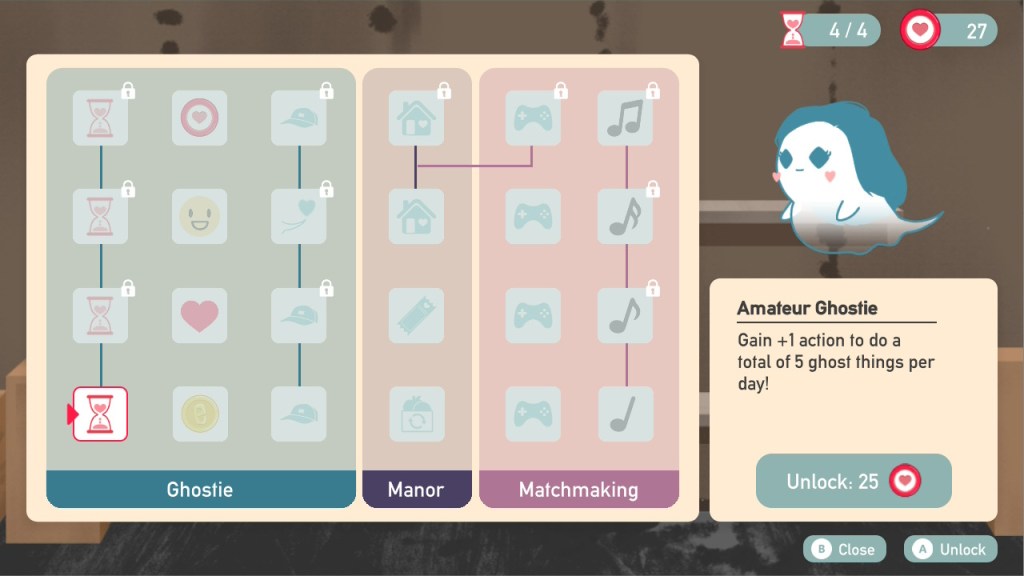1024x576 pixels.
Task: Select the beamed double music note skill
Action: point(626,118)
